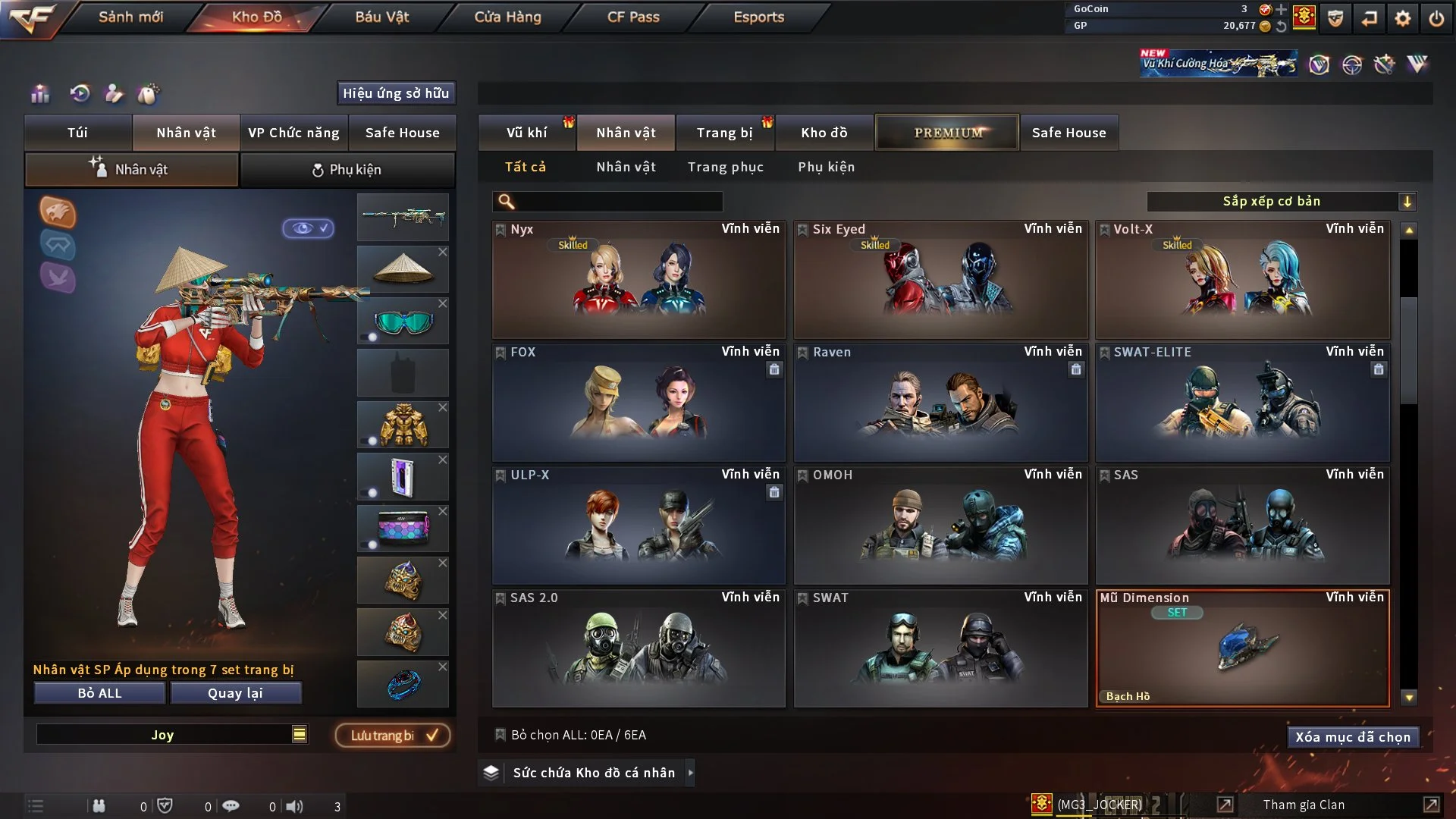Select the Mũ Dimension Bạch Hổ item

pyautogui.click(x=1242, y=648)
